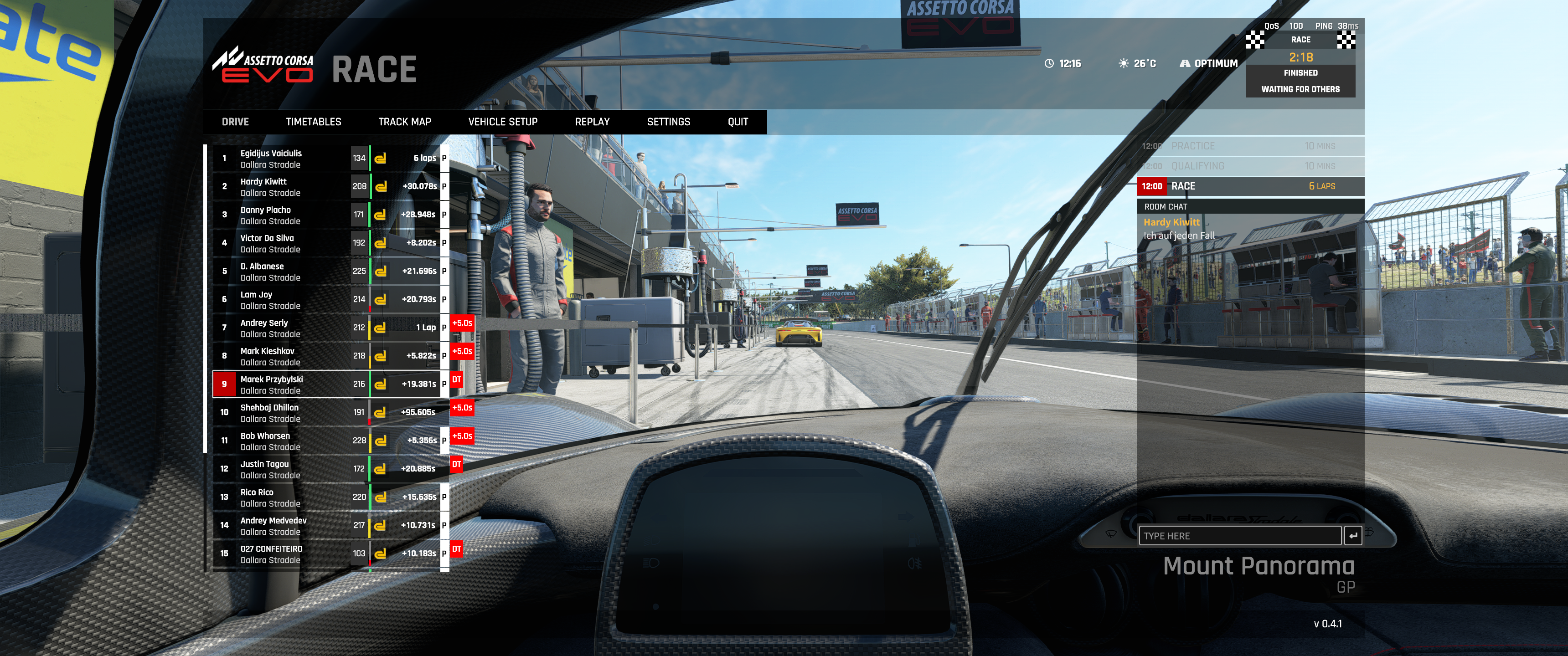This screenshot has height=656, width=1568.
Task: Quit the race session
Action: coord(737,122)
